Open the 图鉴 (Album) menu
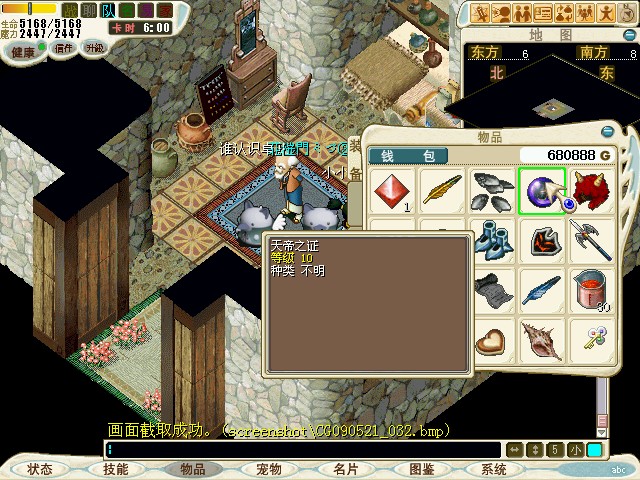This screenshot has width=640, height=480. click(x=421, y=468)
